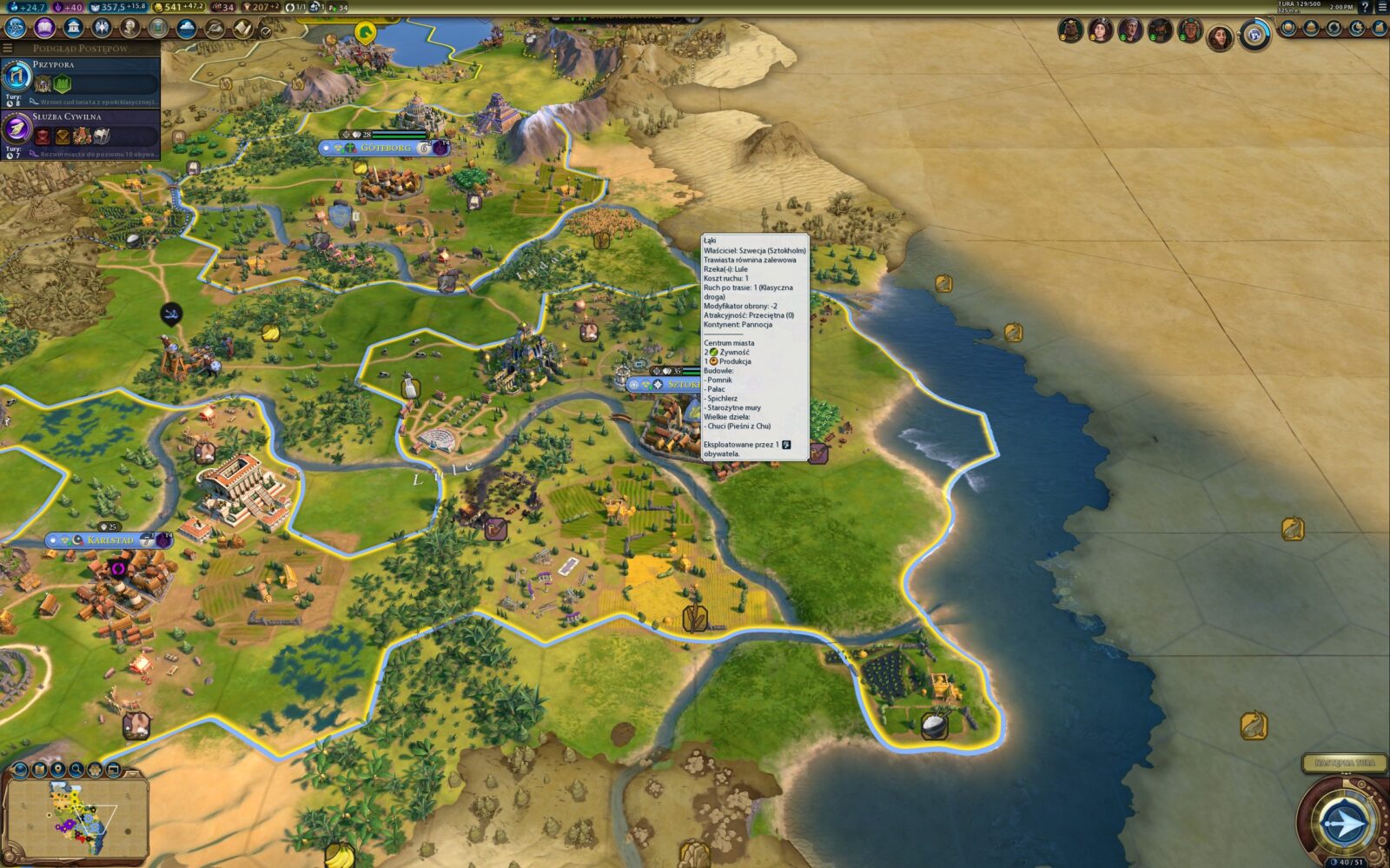This screenshot has width=1390, height=868.
Task: Open the map search magnifier button
Action: point(76,770)
